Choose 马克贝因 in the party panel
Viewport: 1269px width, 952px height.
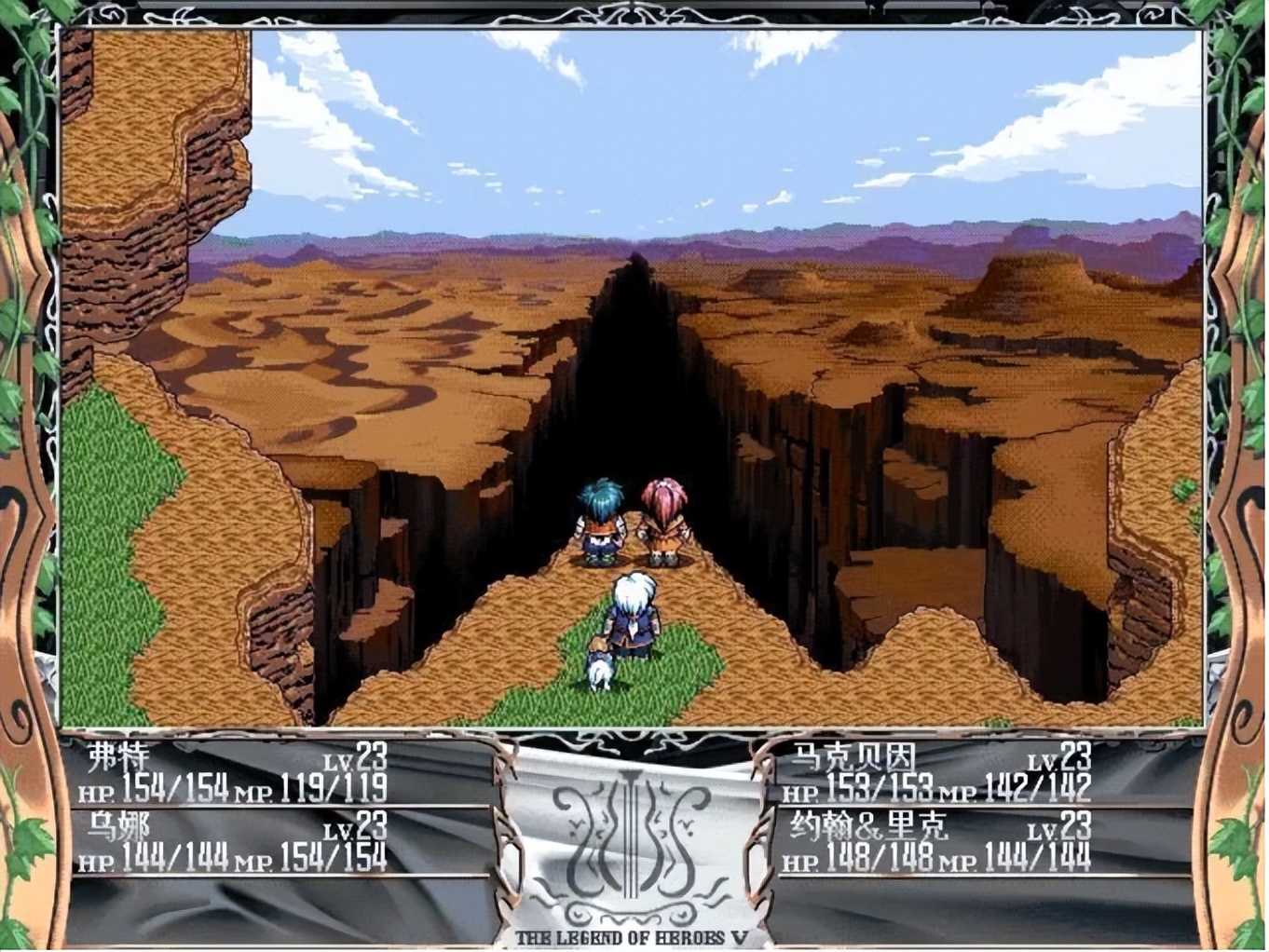936,773
